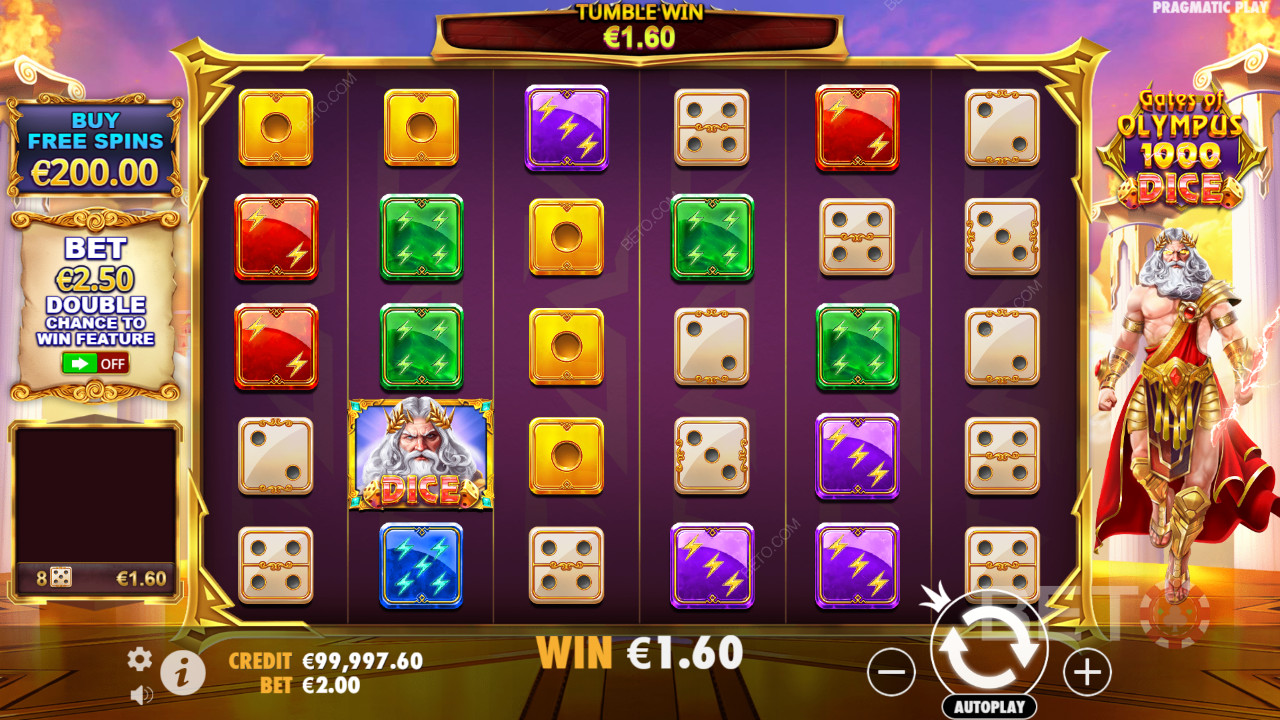Select a green gem dice symbol
1280x720 pixels.
421,237
